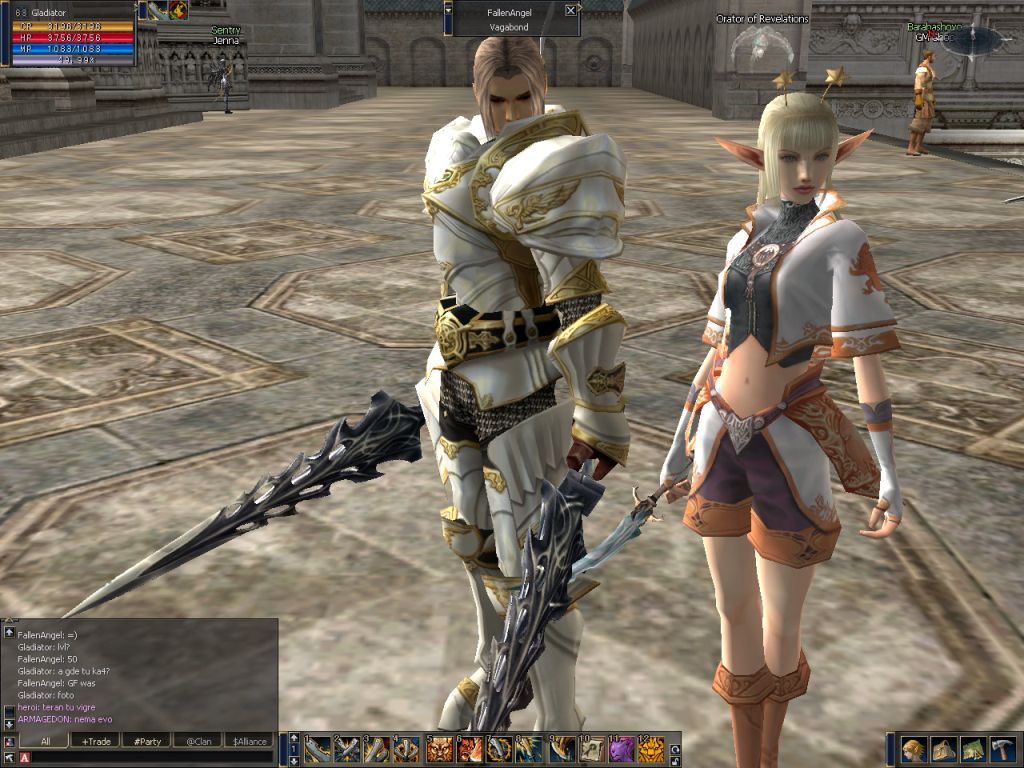Use the lion face skill in slot 5
The image size is (1024, 768).
pos(439,749)
